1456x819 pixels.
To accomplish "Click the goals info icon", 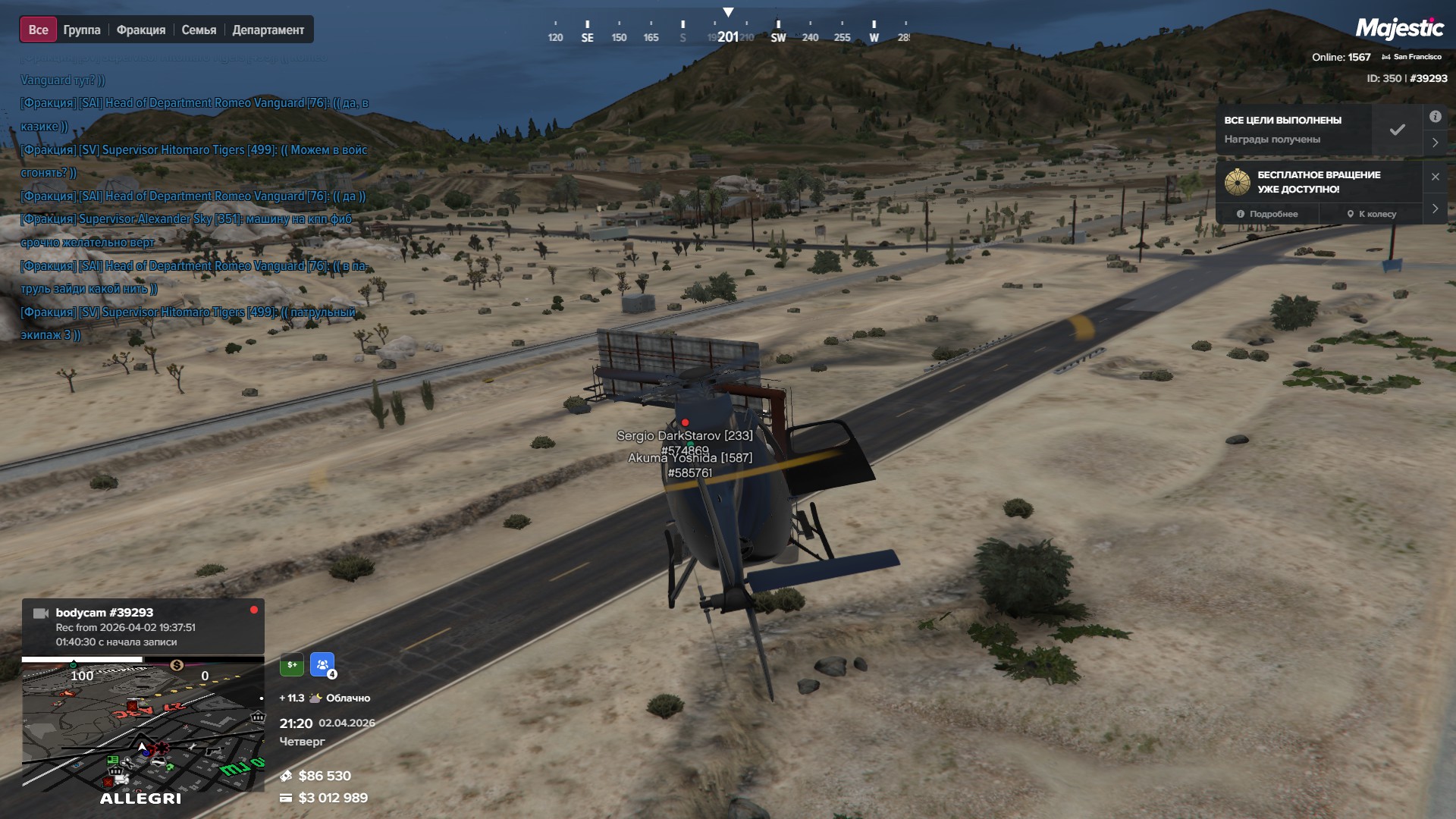I will (x=1435, y=117).
